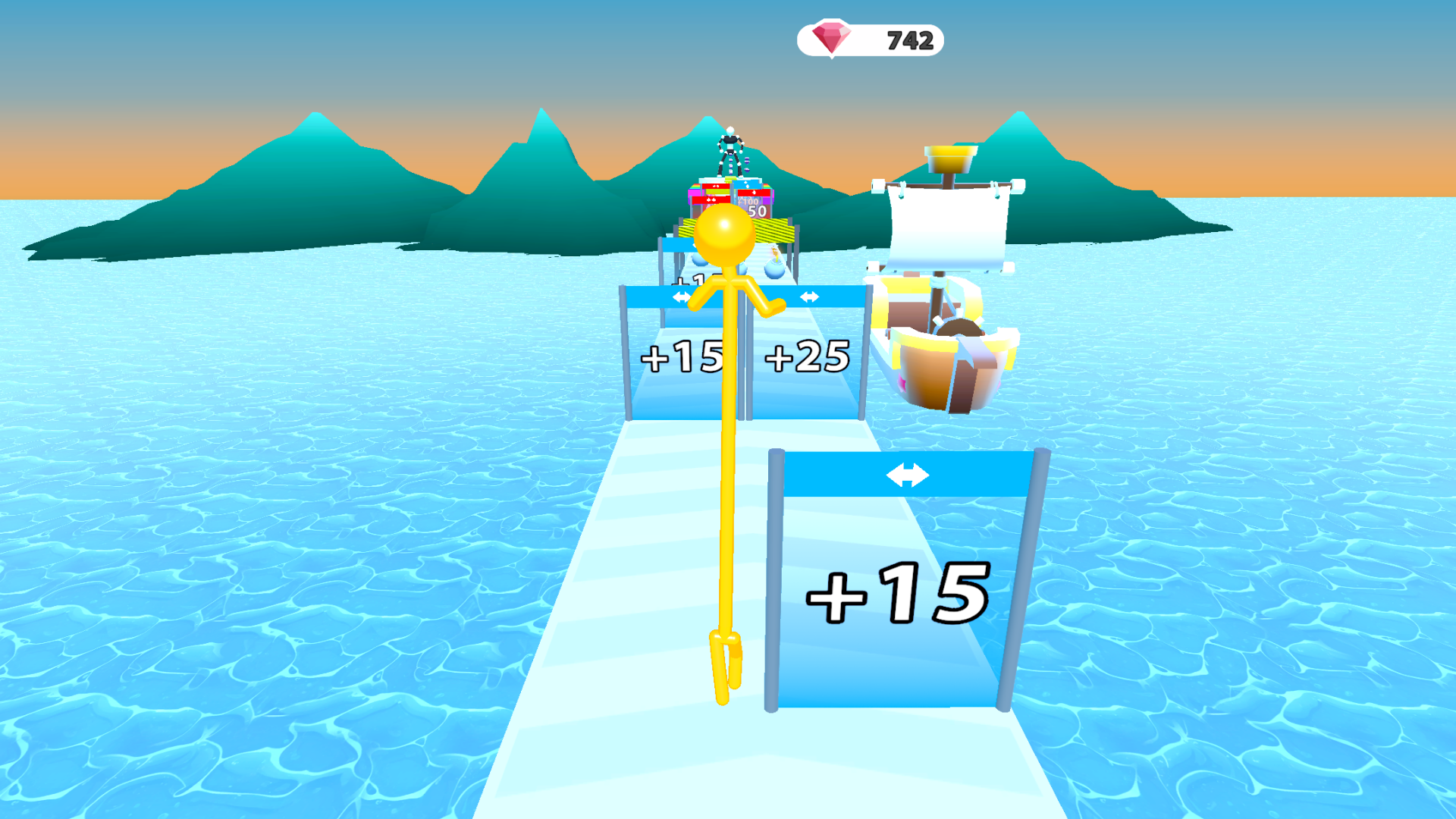
Task: Select the white arrow icon above the +15 gate
Action: tap(681, 296)
